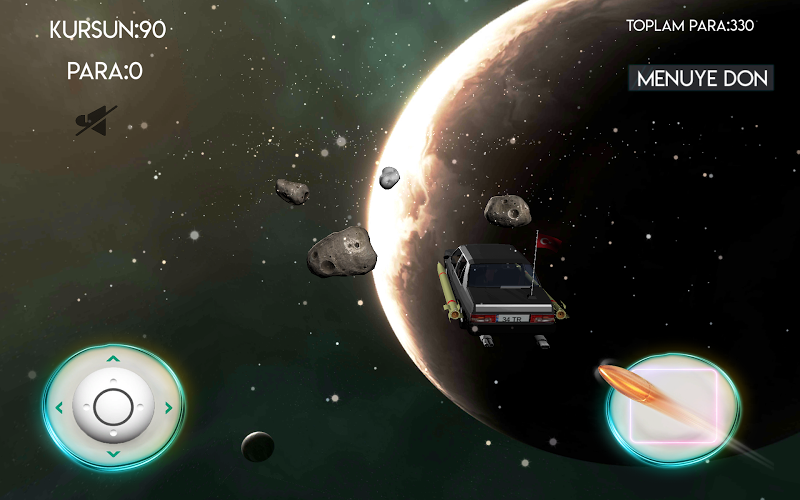Screen dimensions: 800x500
Task: Click the MENUYE DON button
Action: pyautogui.click(x=701, y=79)
